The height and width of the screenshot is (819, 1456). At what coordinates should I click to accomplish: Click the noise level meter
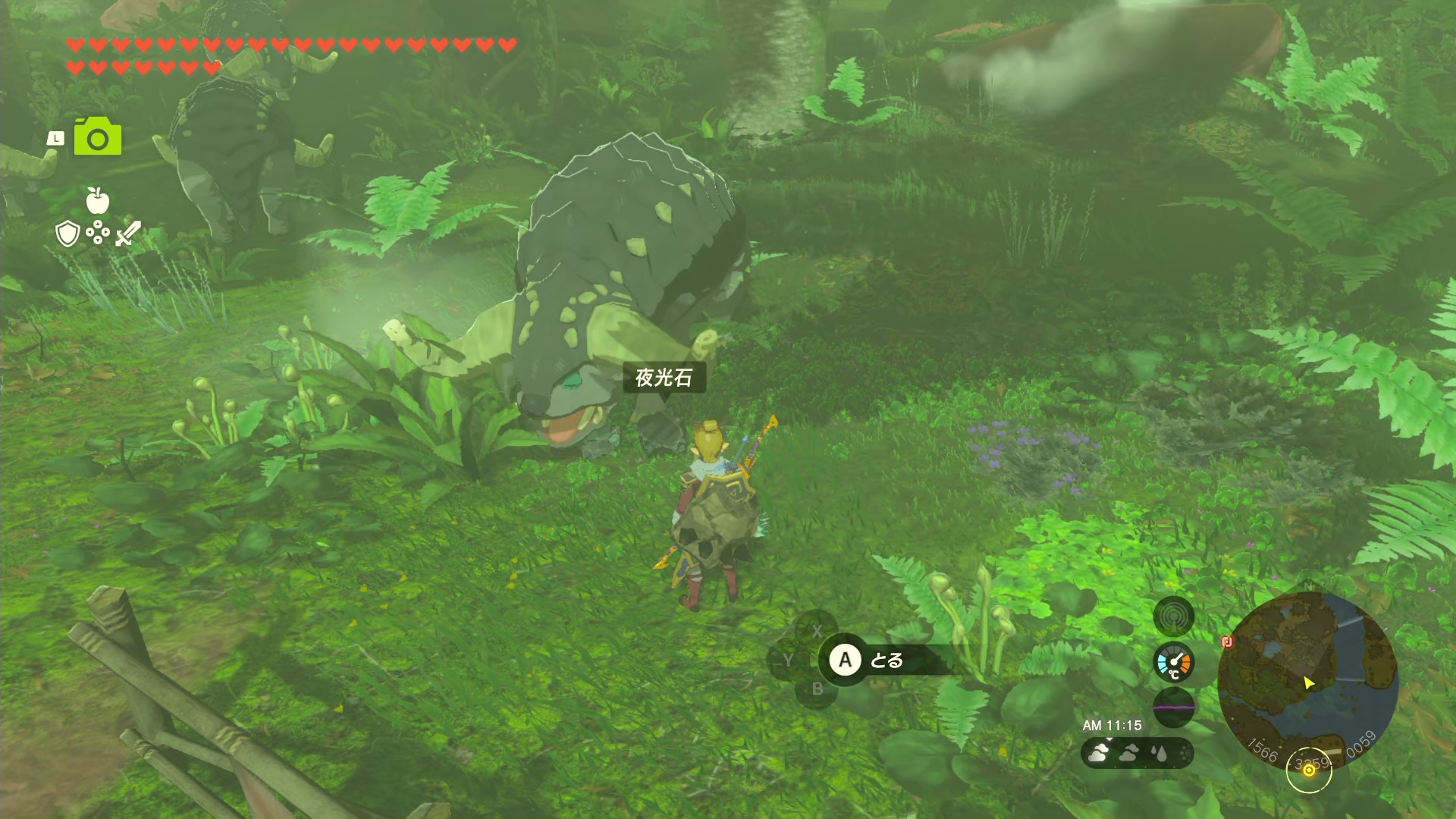tap(1173, 707)
